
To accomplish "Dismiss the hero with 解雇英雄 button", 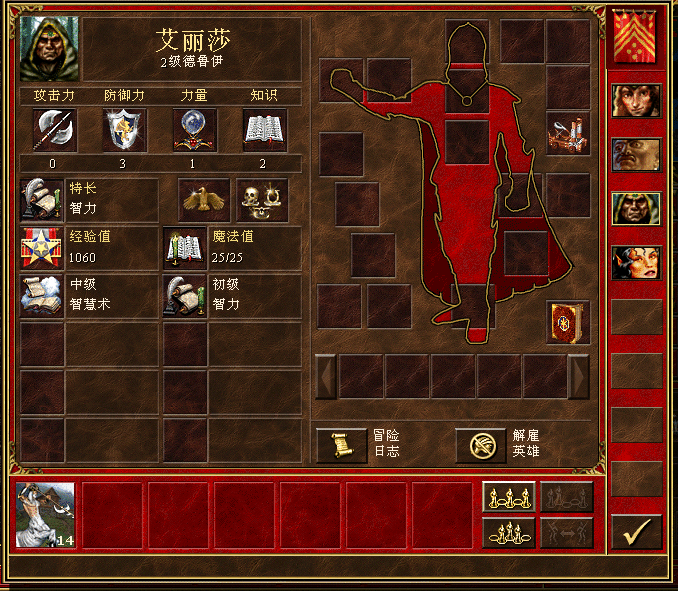I will (481, 445).
